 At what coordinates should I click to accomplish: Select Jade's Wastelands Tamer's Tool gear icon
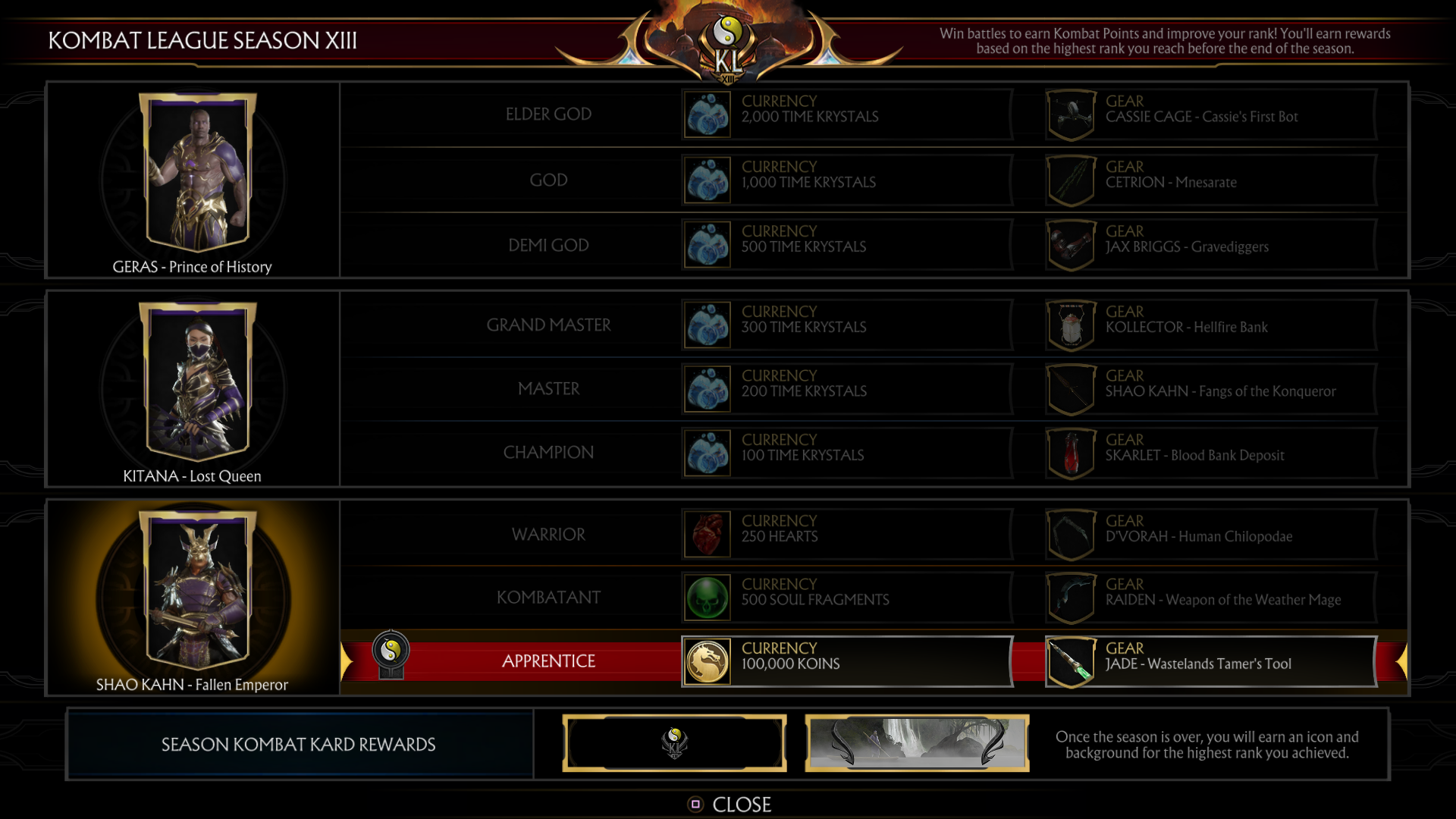coord(1071,661)
